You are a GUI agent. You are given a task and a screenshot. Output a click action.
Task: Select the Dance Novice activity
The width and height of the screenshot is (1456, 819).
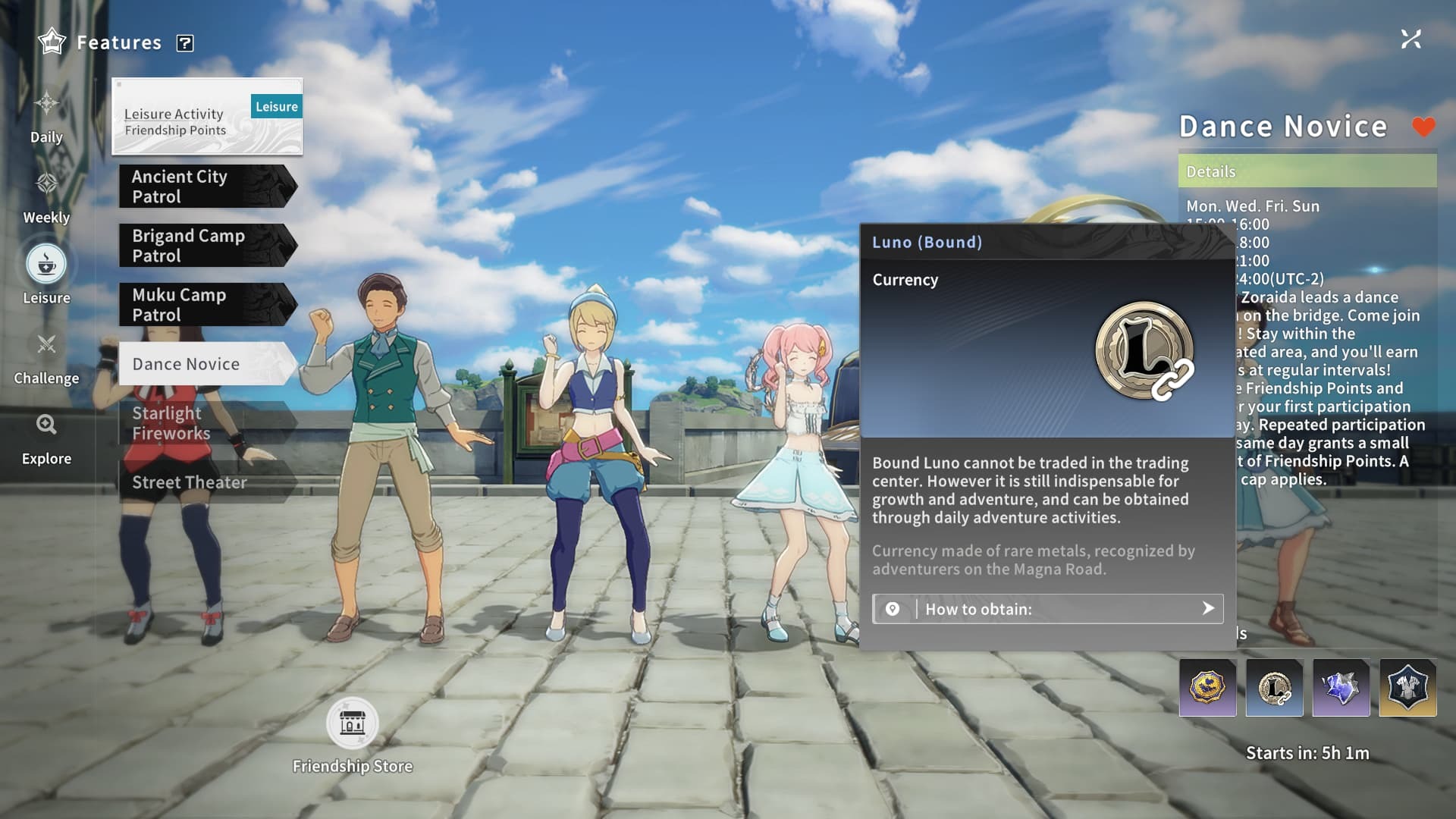click(x=206, y=364)
